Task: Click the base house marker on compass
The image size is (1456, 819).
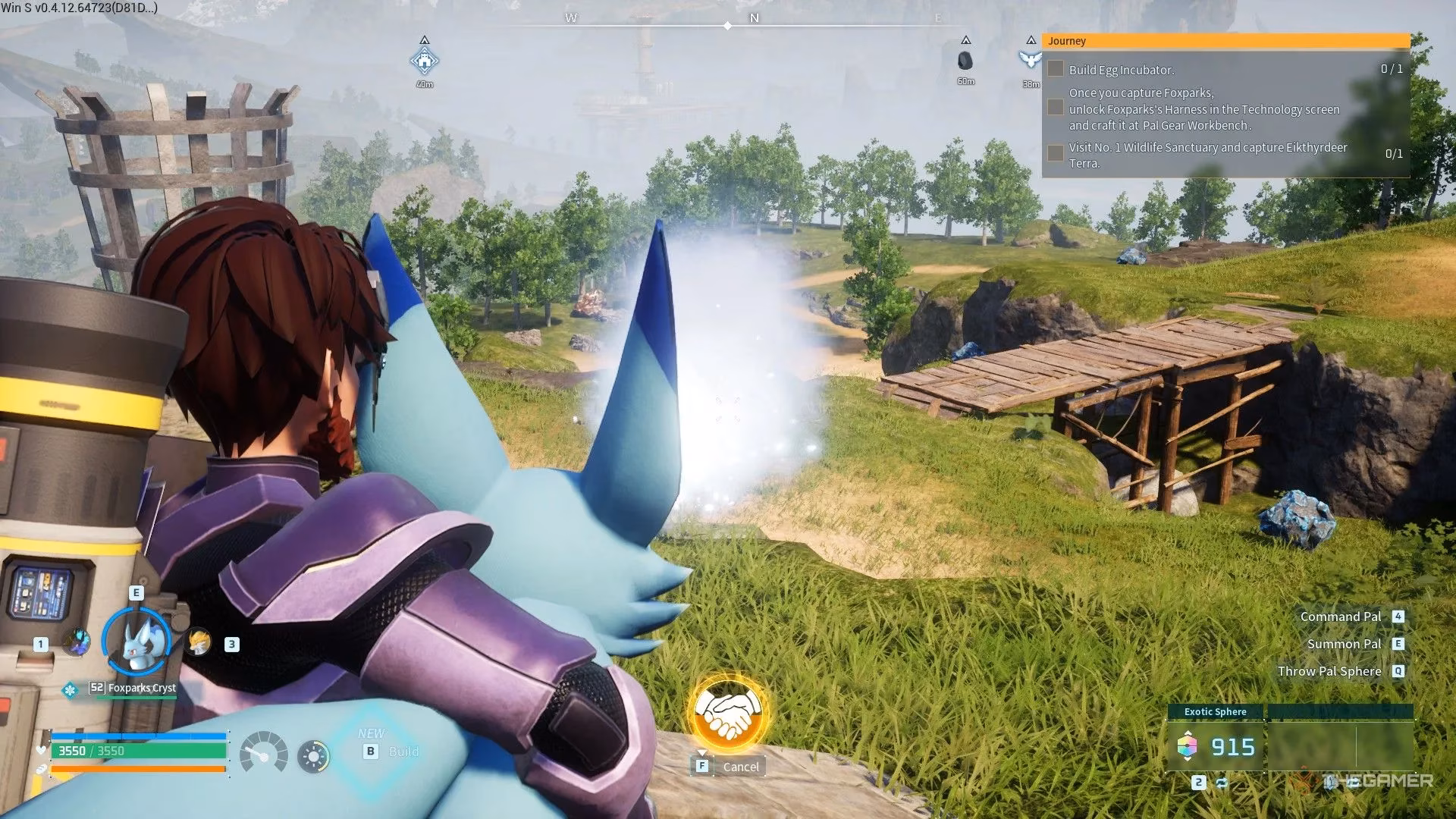Action: 425,61
